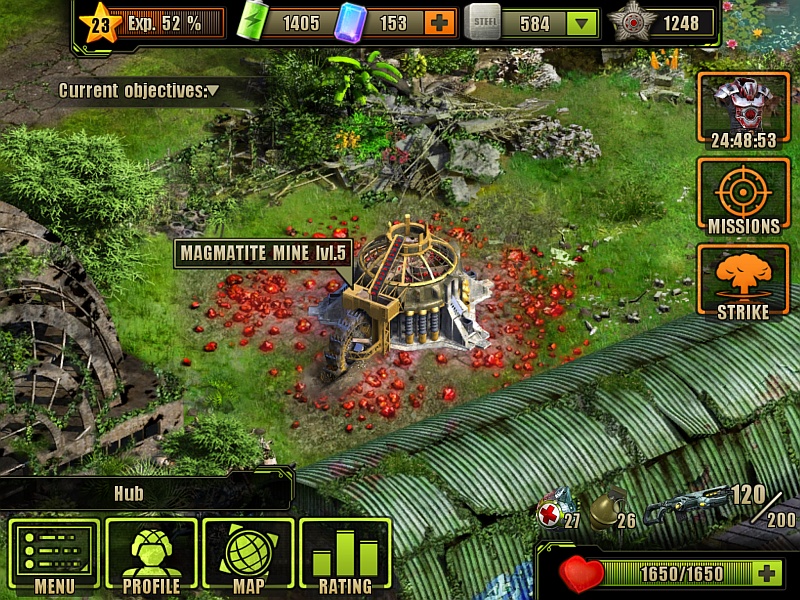This screenshot has height=600, width=800.
Task: Restore health with the green plus button
Action: pyautogui.click(x=767, y=574)
